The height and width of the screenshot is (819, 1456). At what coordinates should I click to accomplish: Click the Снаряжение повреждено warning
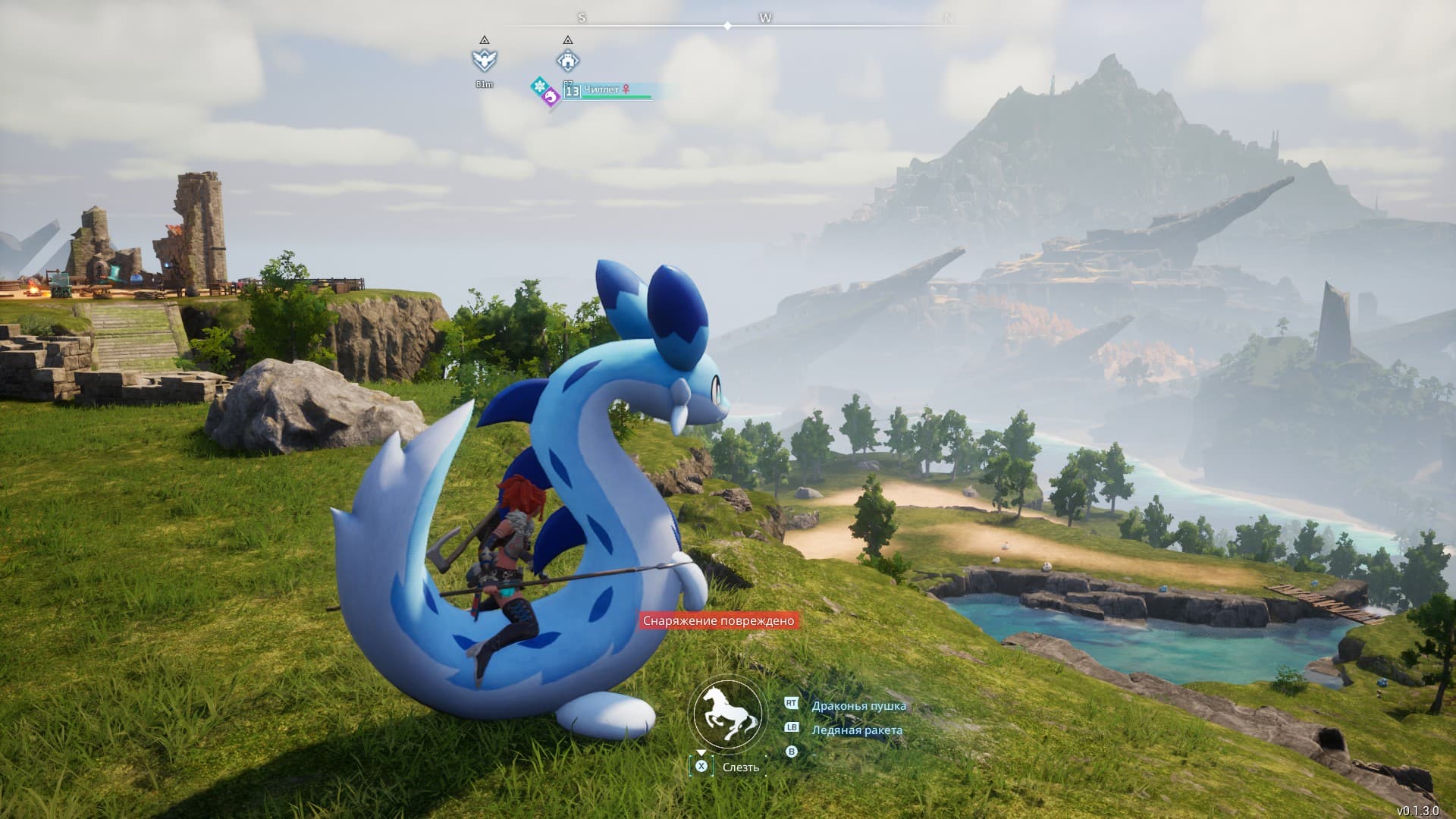718,621
